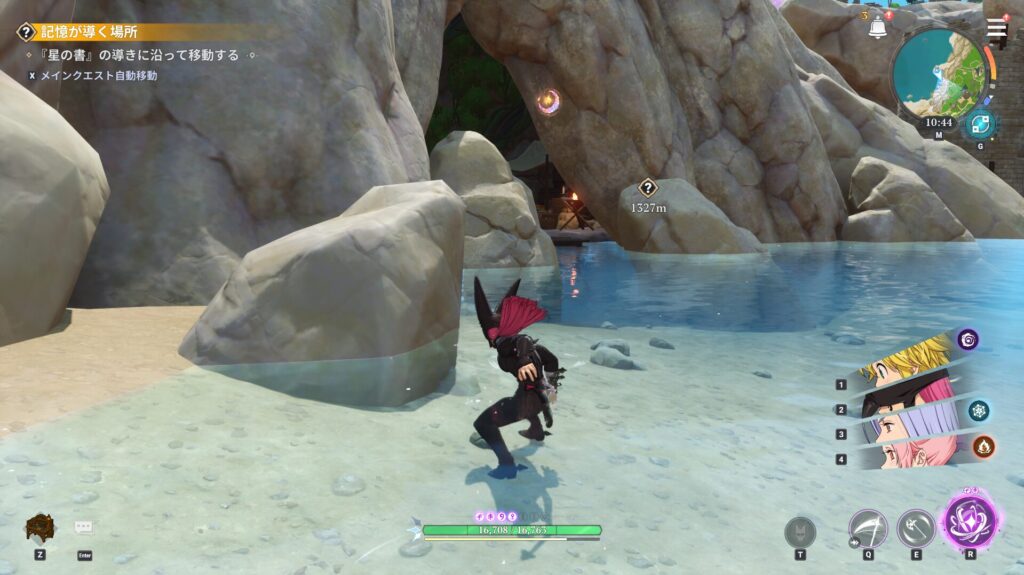Click the teal swap icon beside the minimap

tap(979, 125)
